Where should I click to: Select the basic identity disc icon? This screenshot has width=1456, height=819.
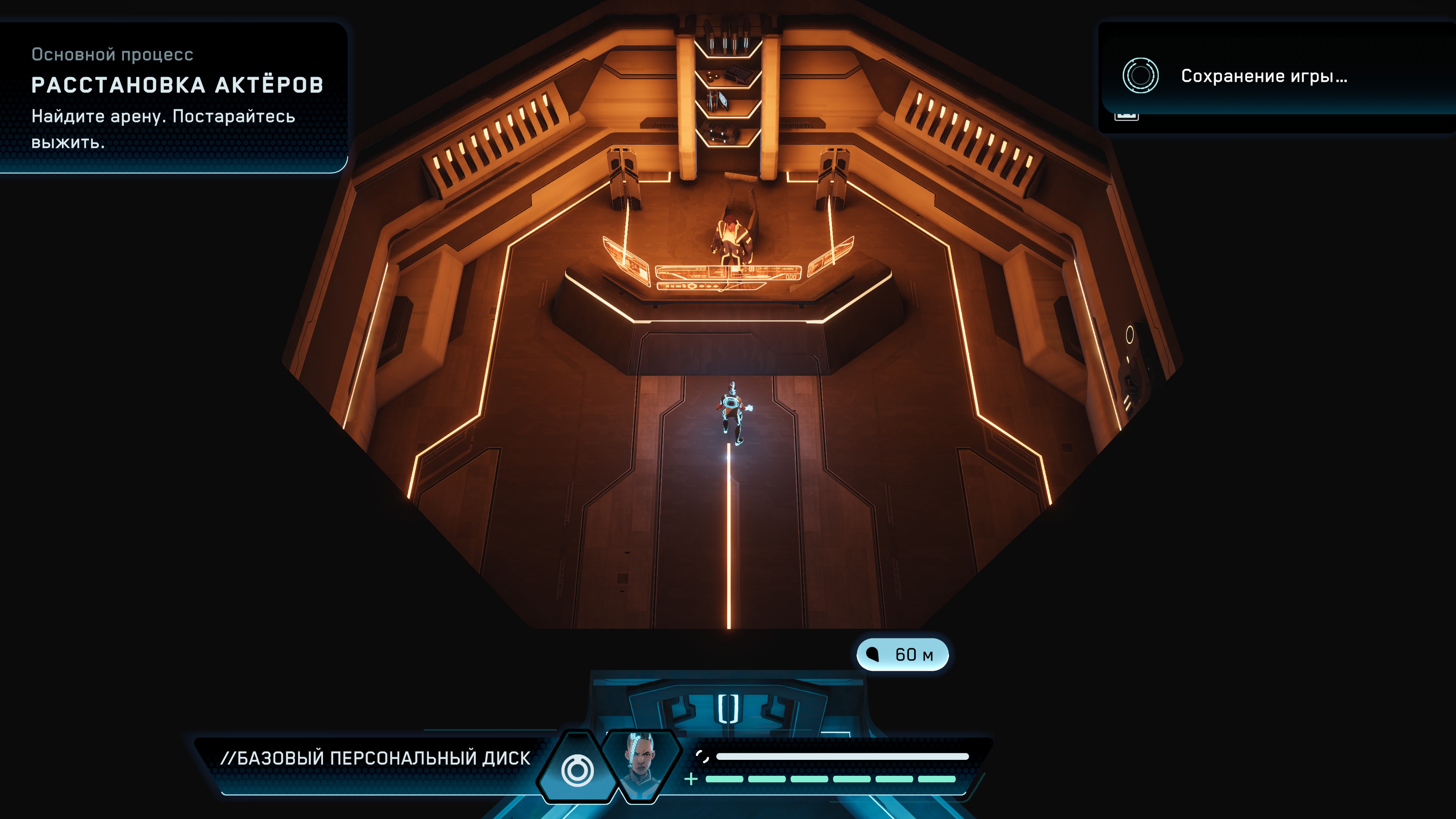pyautogui.click(x=577, y=770)
